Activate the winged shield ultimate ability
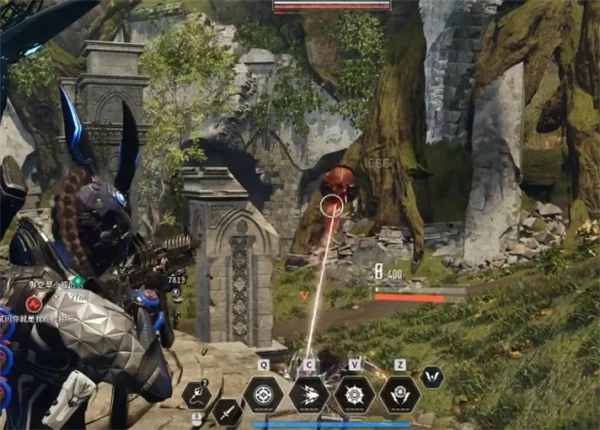This screenshot has height=430, width=600. click(400, 394)
